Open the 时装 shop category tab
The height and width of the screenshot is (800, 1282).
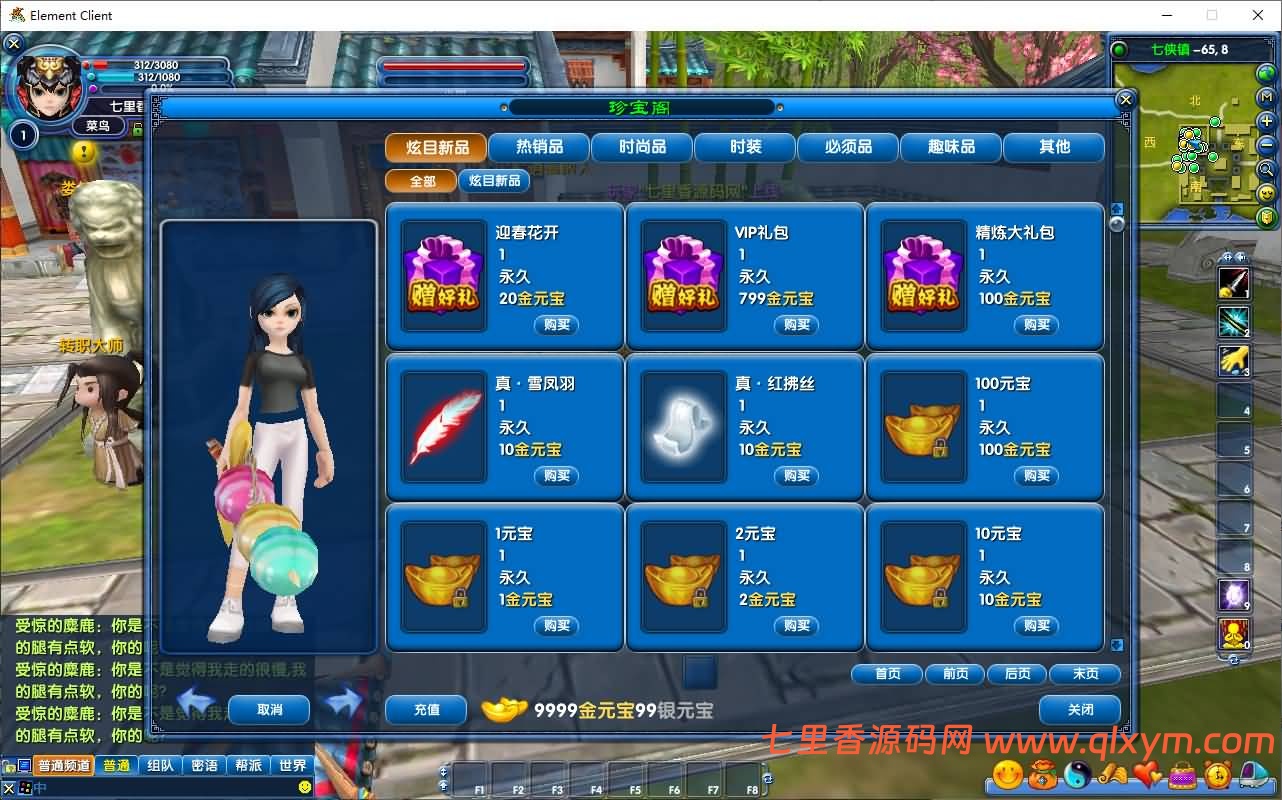(x=744, y=147)
